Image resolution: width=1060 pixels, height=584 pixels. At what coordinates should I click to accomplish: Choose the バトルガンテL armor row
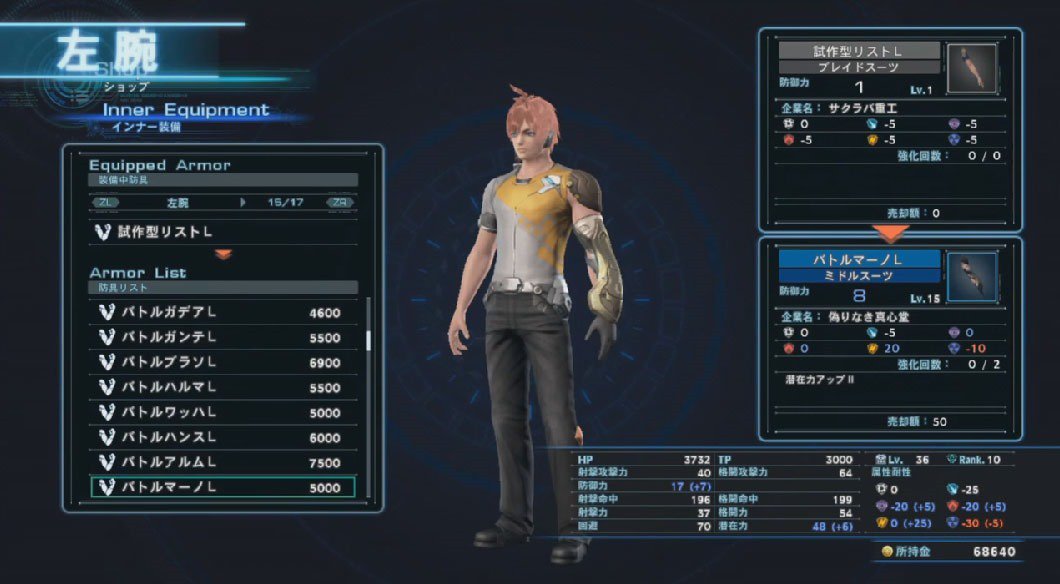pos(222,338)
